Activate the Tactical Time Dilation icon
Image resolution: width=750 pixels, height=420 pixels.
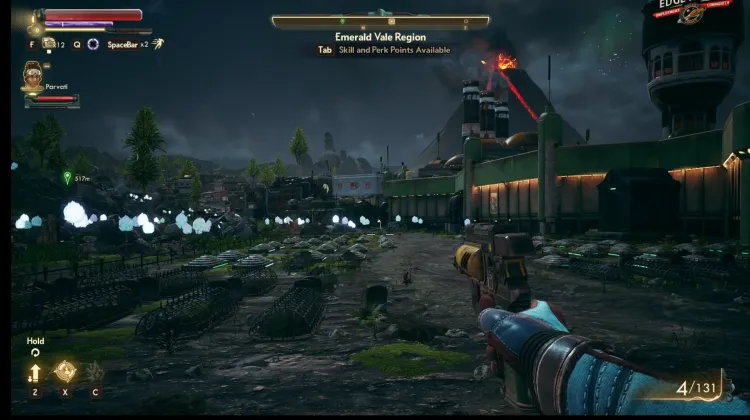click(93, 44)
